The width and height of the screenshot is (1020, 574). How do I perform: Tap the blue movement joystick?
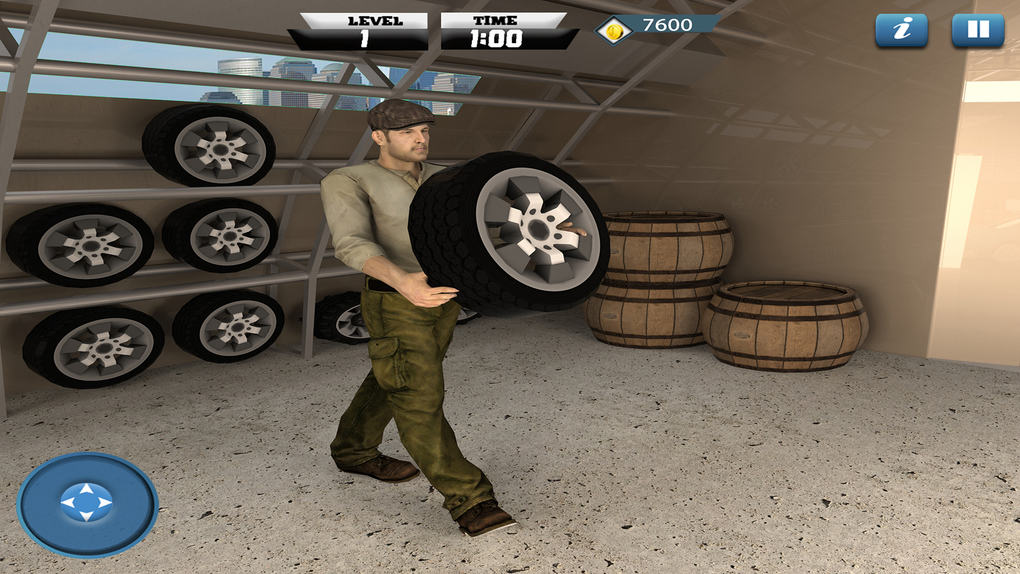coord(87,503)
